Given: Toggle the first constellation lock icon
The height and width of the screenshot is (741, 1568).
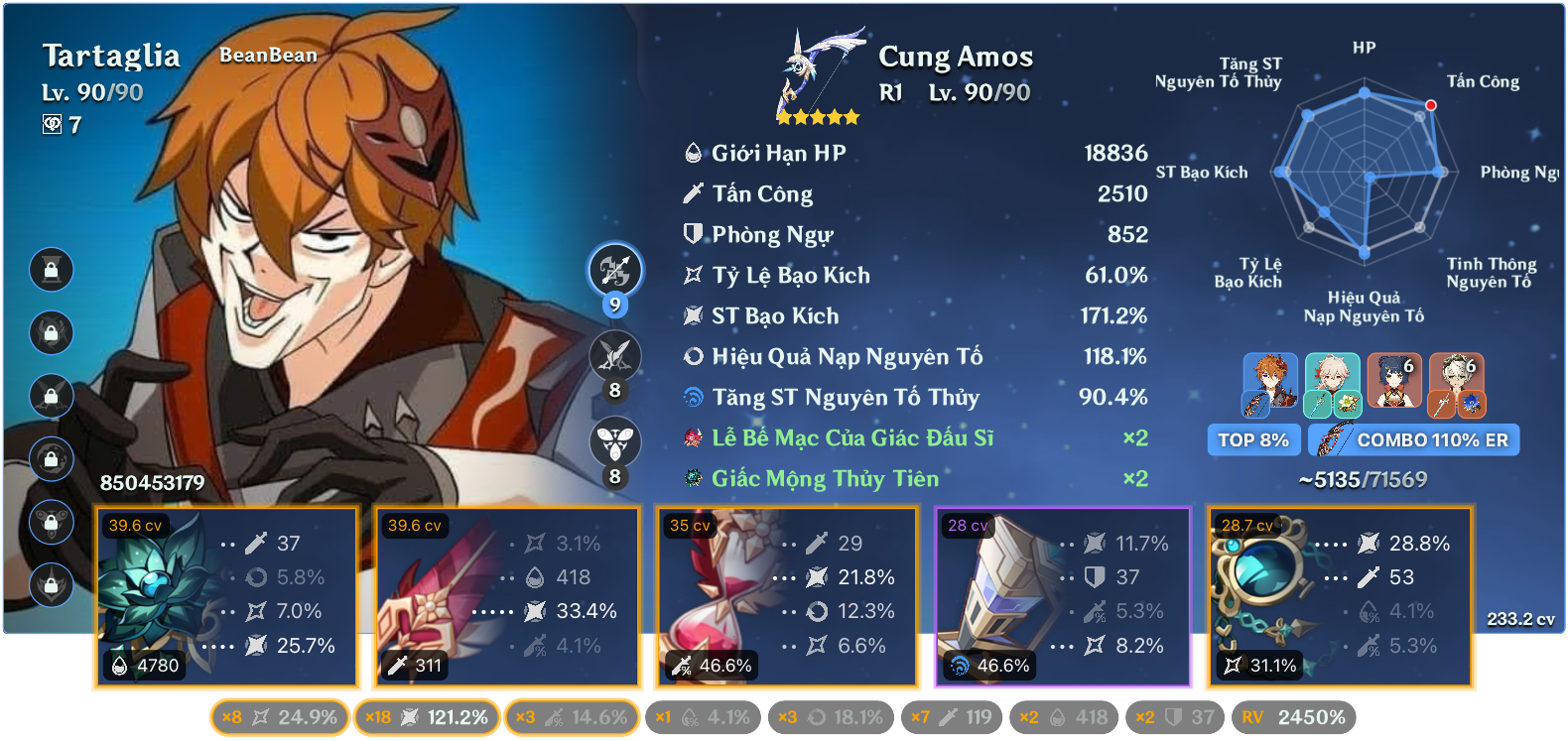Looking at the screenshot, I should pyautogui.click(x=50, y=269).
